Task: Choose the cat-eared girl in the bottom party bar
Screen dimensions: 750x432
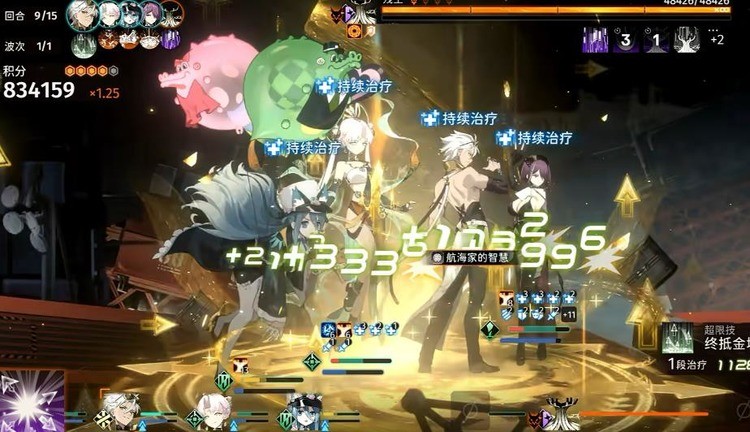Action: tap(214, 410)
